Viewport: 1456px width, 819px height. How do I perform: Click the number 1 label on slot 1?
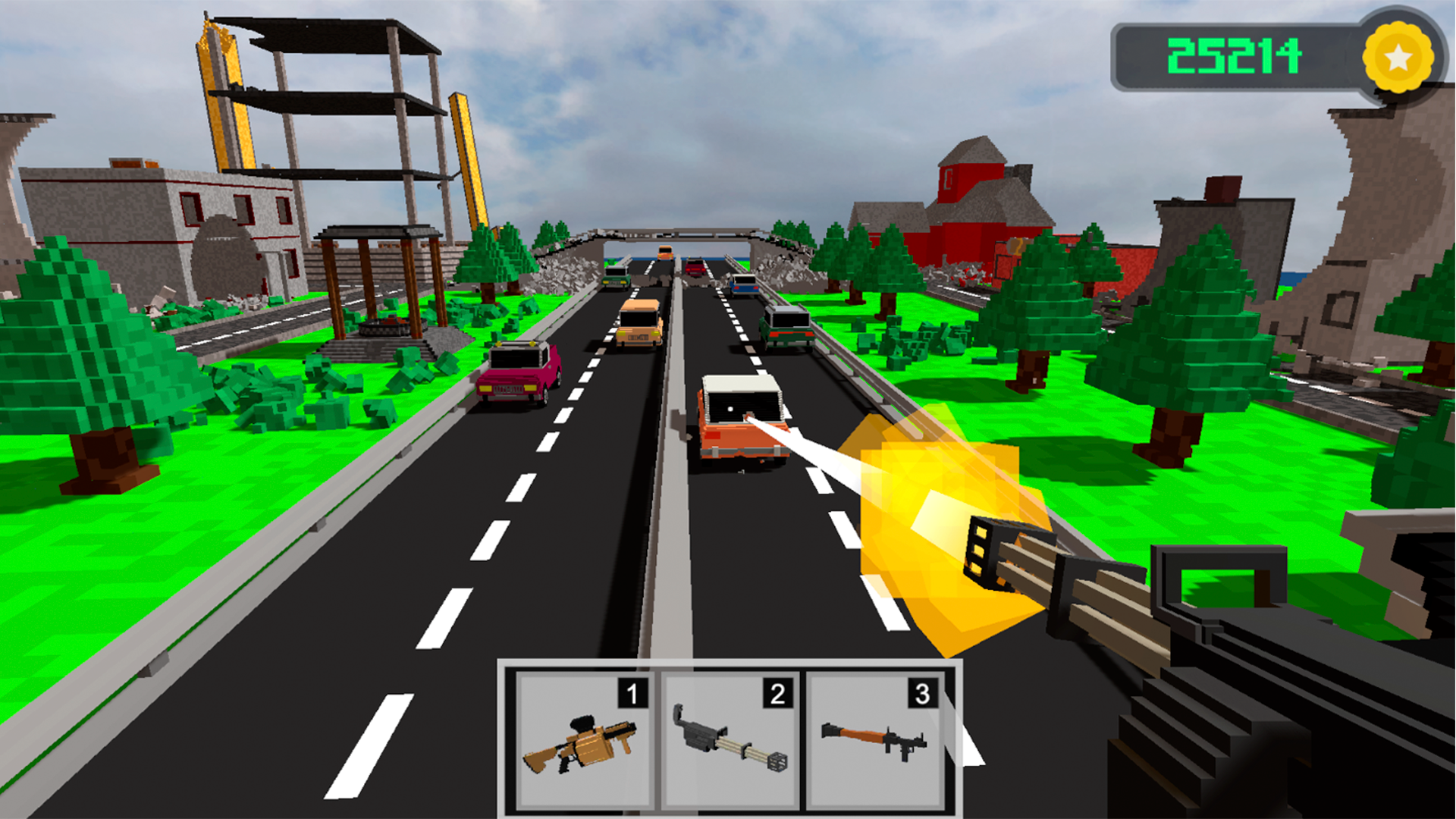click(631, 692)
